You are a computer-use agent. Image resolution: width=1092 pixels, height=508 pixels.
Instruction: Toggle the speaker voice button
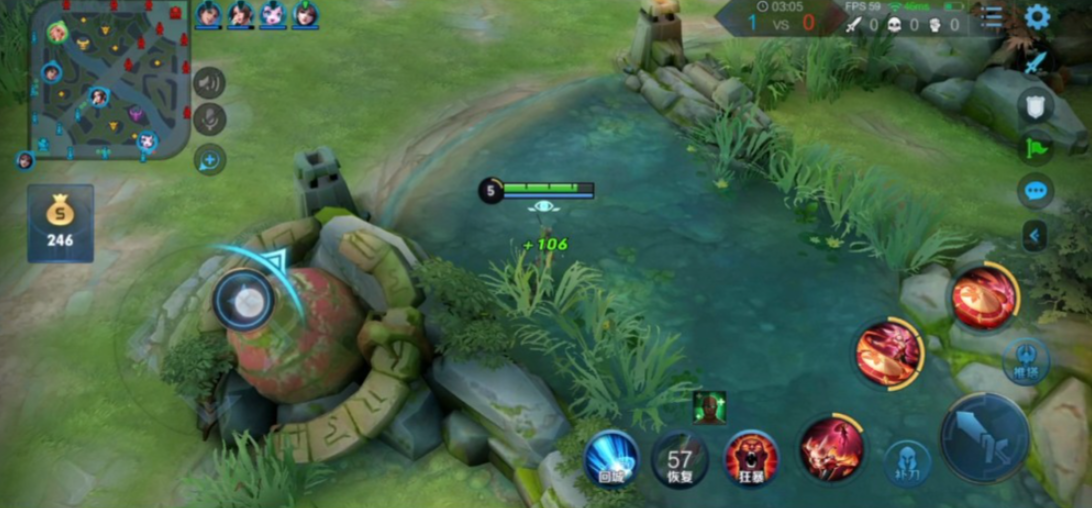pos(209,83)
